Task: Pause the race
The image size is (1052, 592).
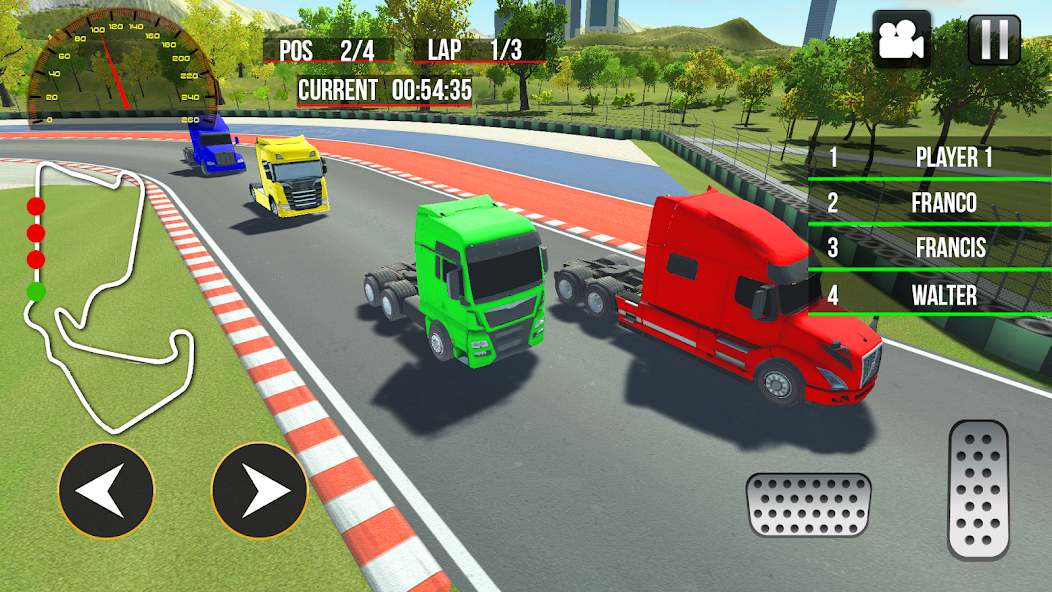Action: click(x=994, y=40)
